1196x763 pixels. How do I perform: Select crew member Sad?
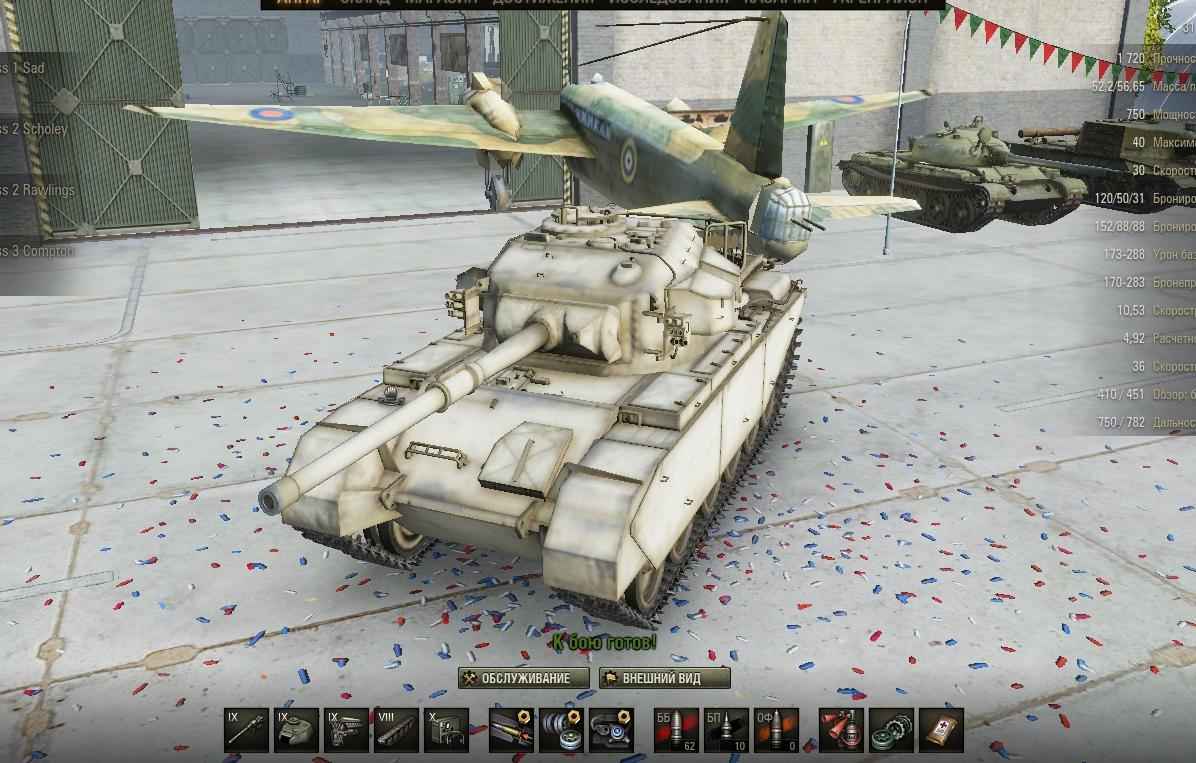pos(30,68)
